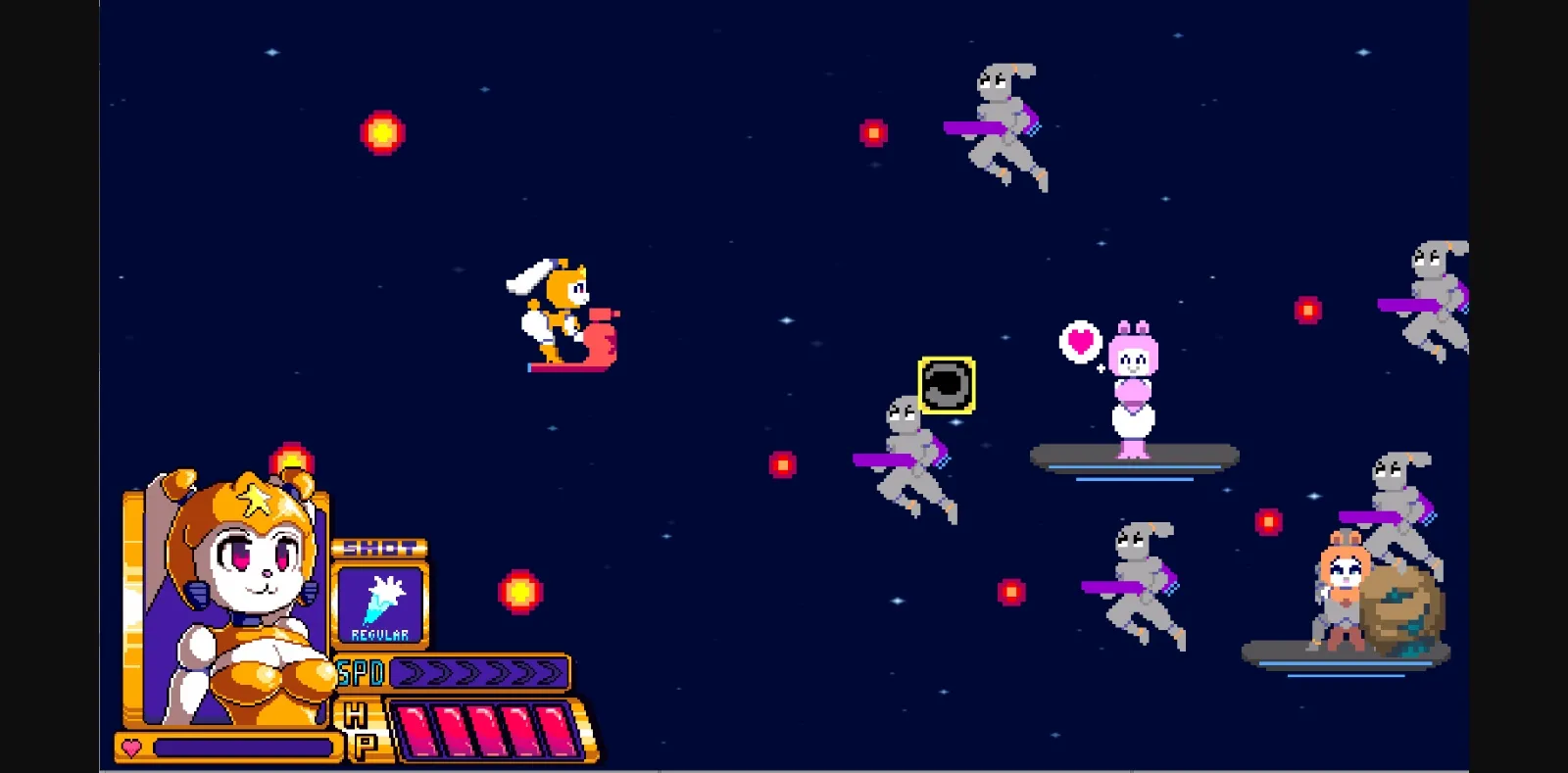Click the hero riding the red rocket
Viewport: 1568px width, 773px height.
[559, 314]
